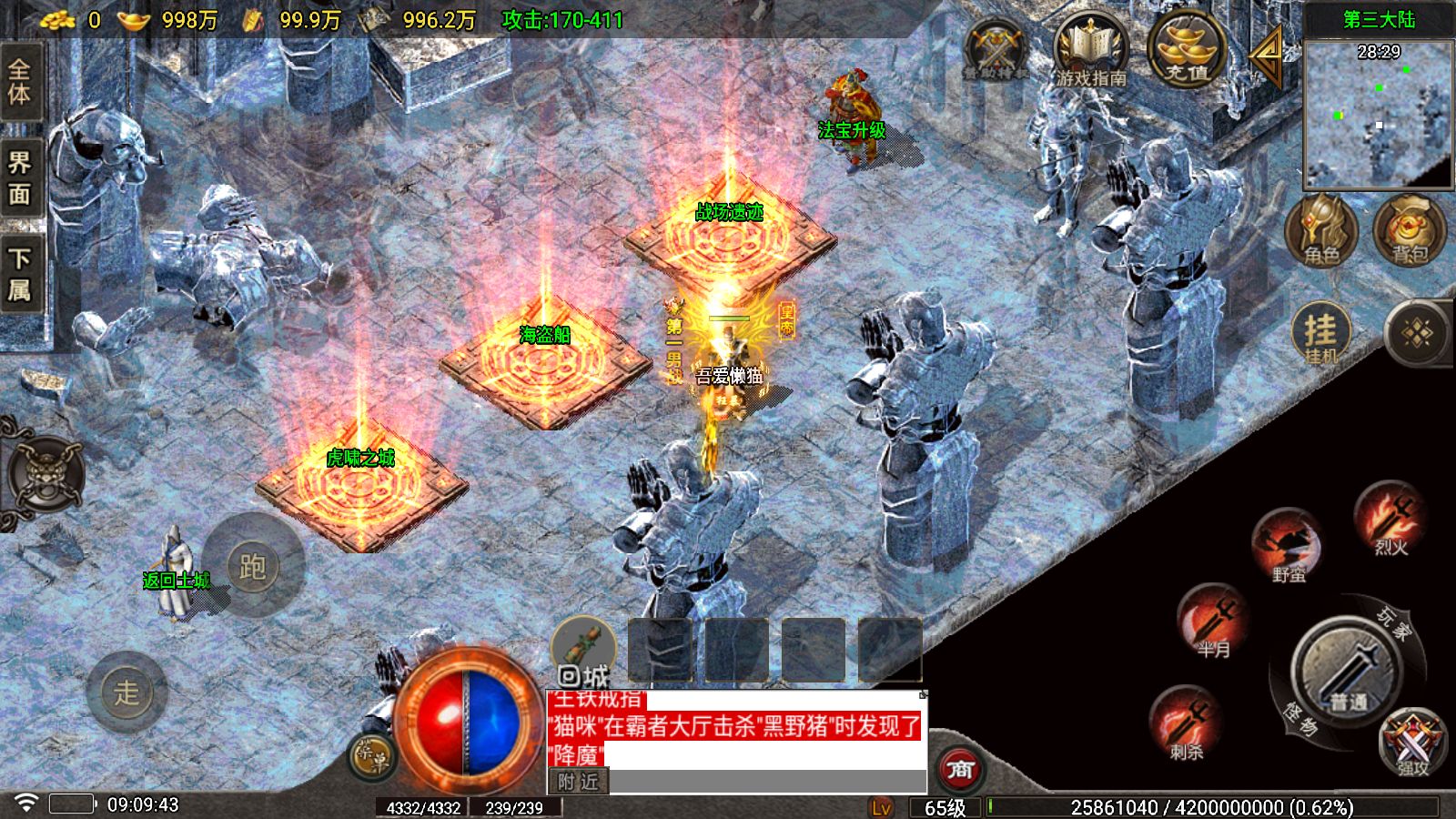Cast the 半月 half-moon skill

pyautogui.click(x=1213, y=620)
